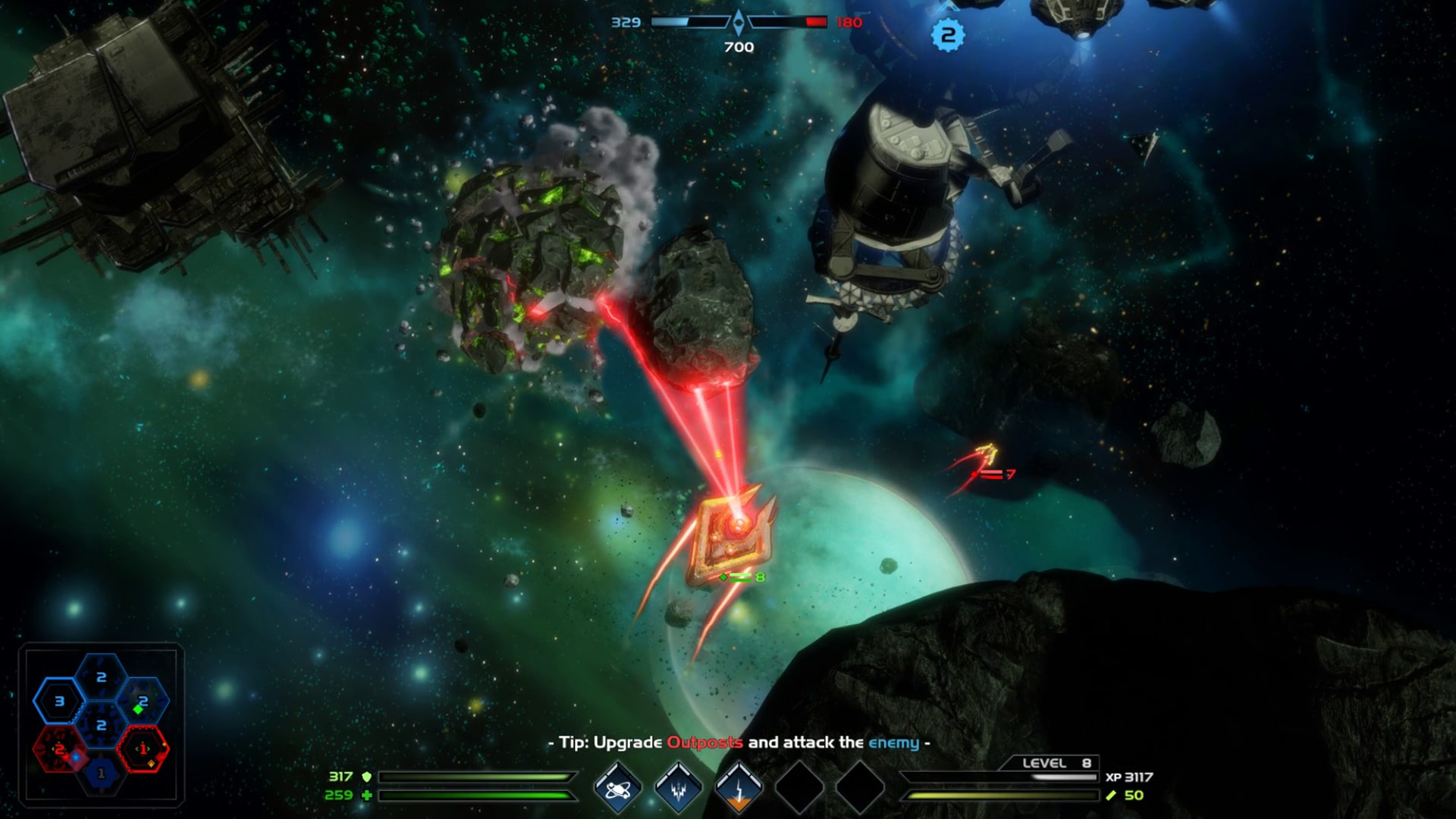The image size is (1456, 819).
Task: Select the hex sector numbered 3 on the minimap
Action: point(60,700)
